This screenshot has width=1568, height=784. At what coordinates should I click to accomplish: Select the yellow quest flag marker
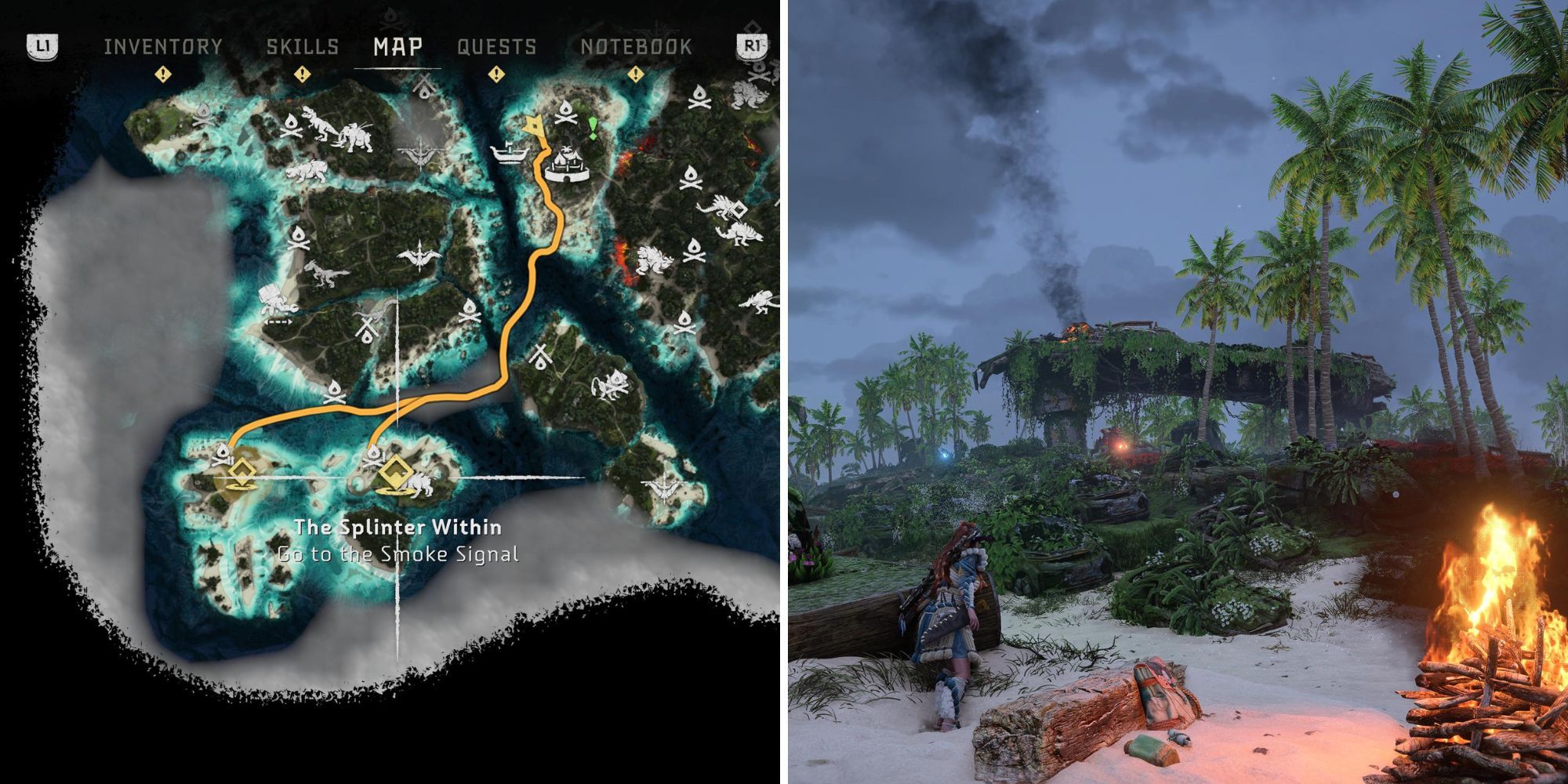pos(535,126)
